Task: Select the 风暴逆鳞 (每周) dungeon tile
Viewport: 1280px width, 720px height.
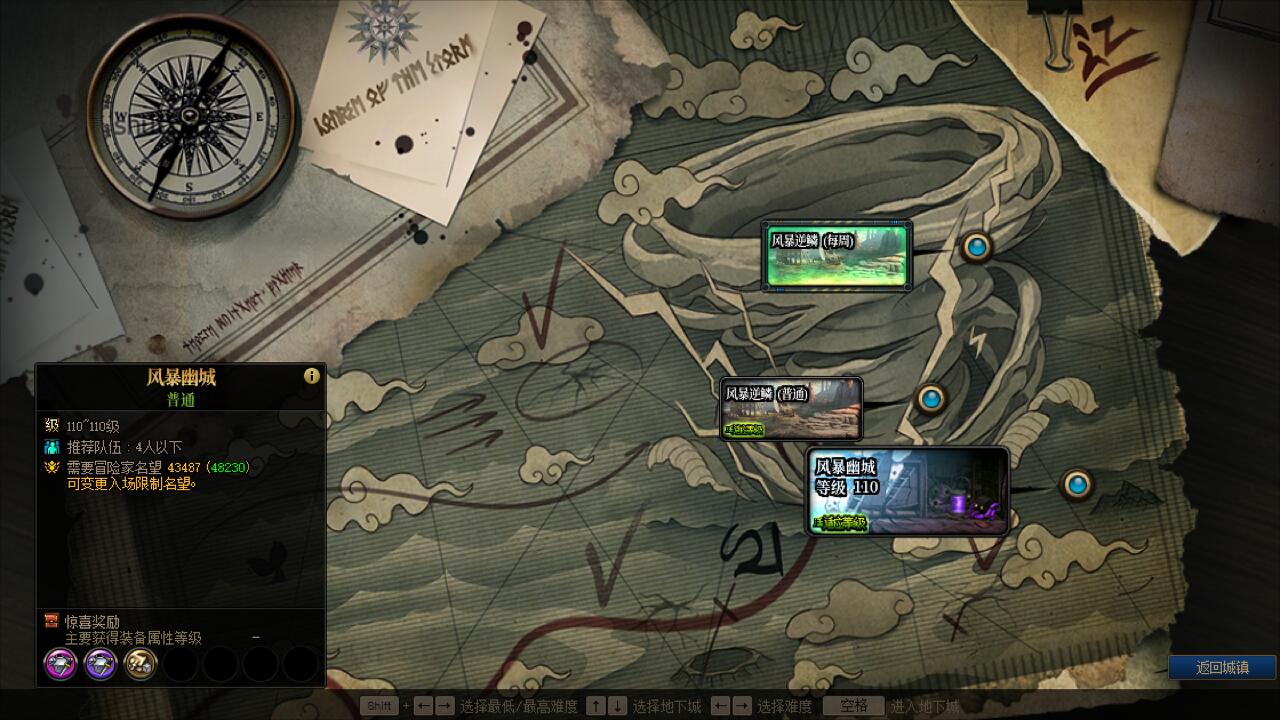Action: 836,256
